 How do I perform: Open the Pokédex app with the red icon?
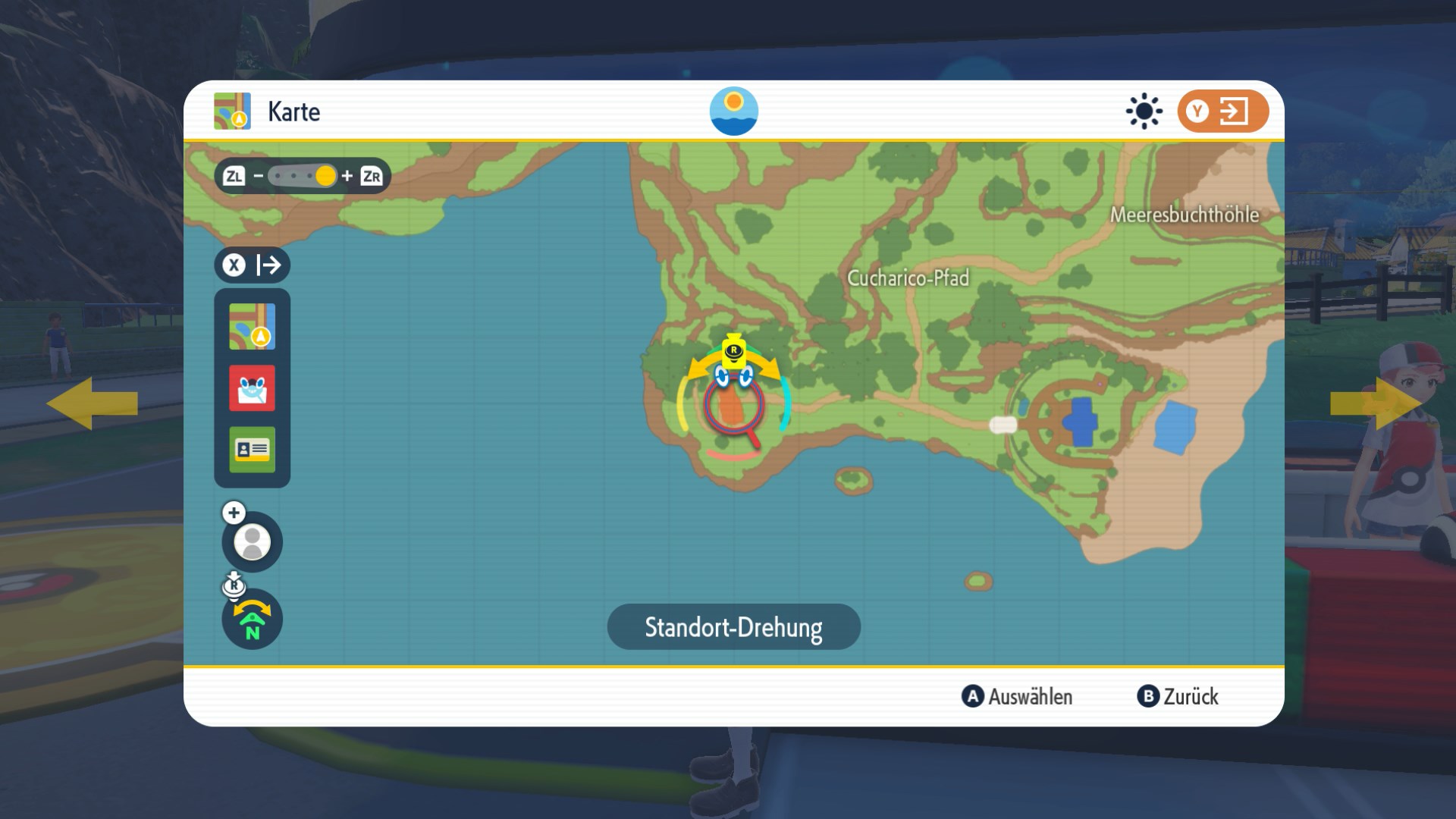[x=252, y=388]
